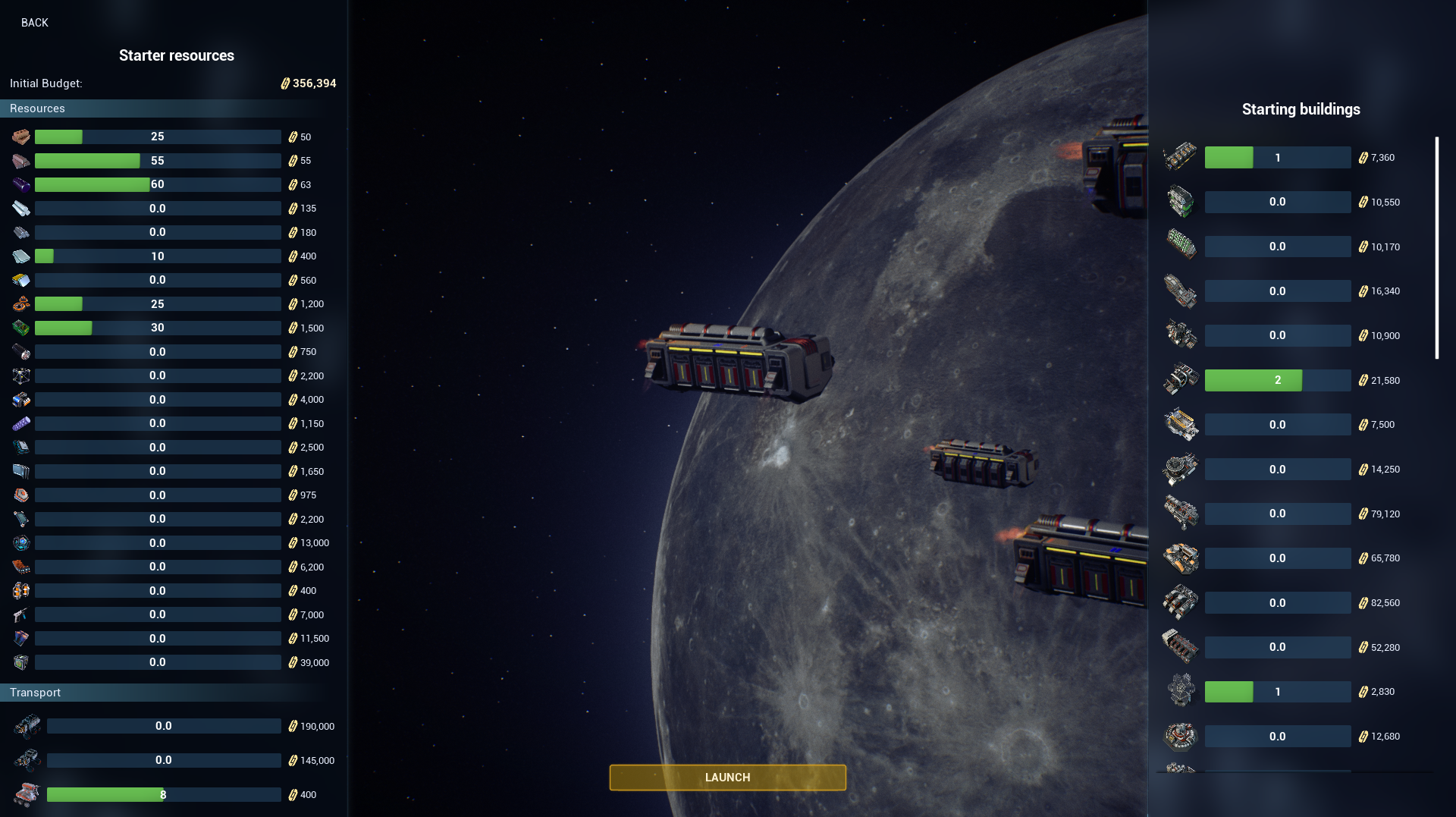Screen dimensions: 1456x817
Task: Adjust the resource slider costing 1,200
Action: [158, 304]
